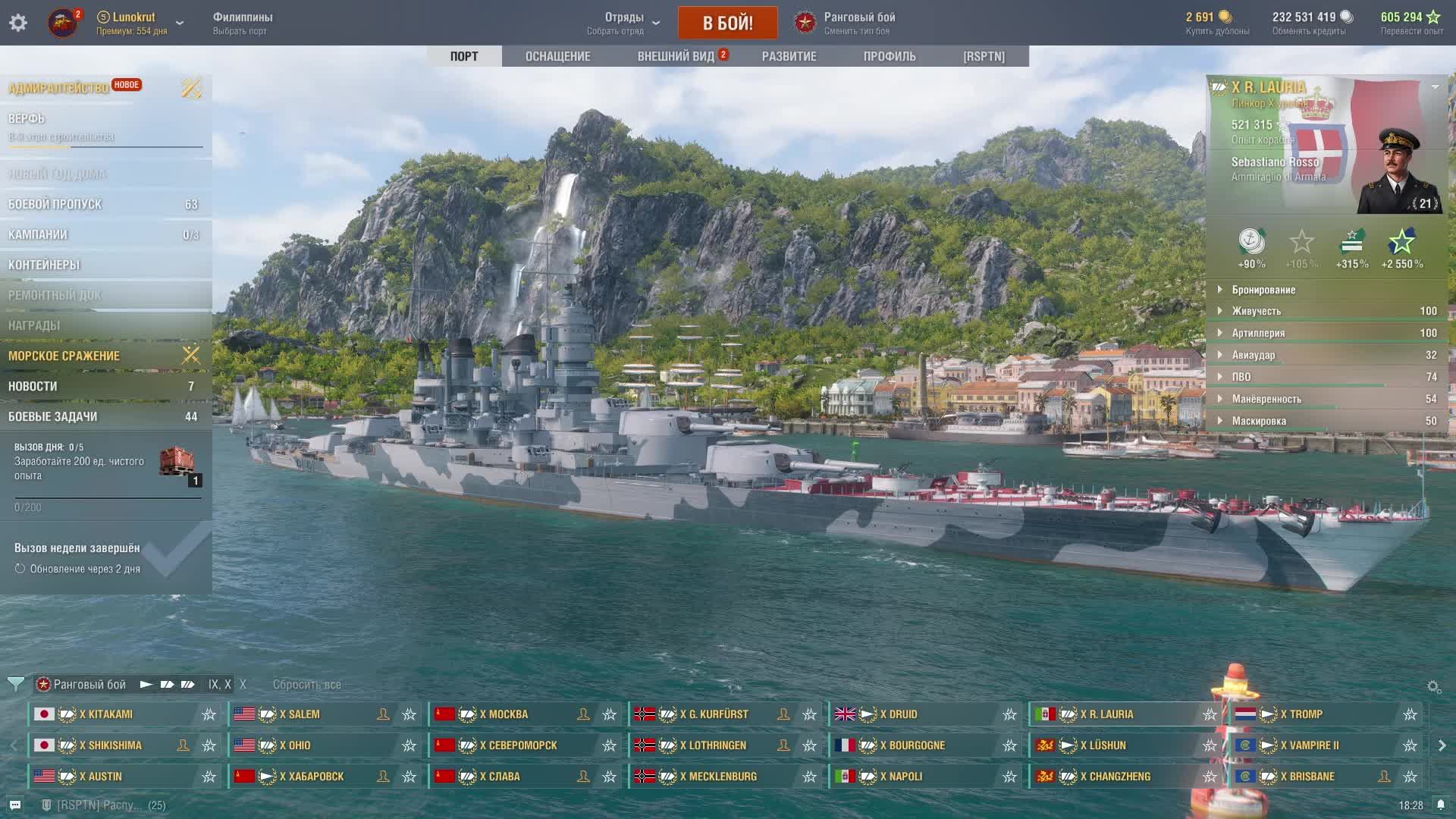Start the battle with В БОЙ! button

click(727, 23)
